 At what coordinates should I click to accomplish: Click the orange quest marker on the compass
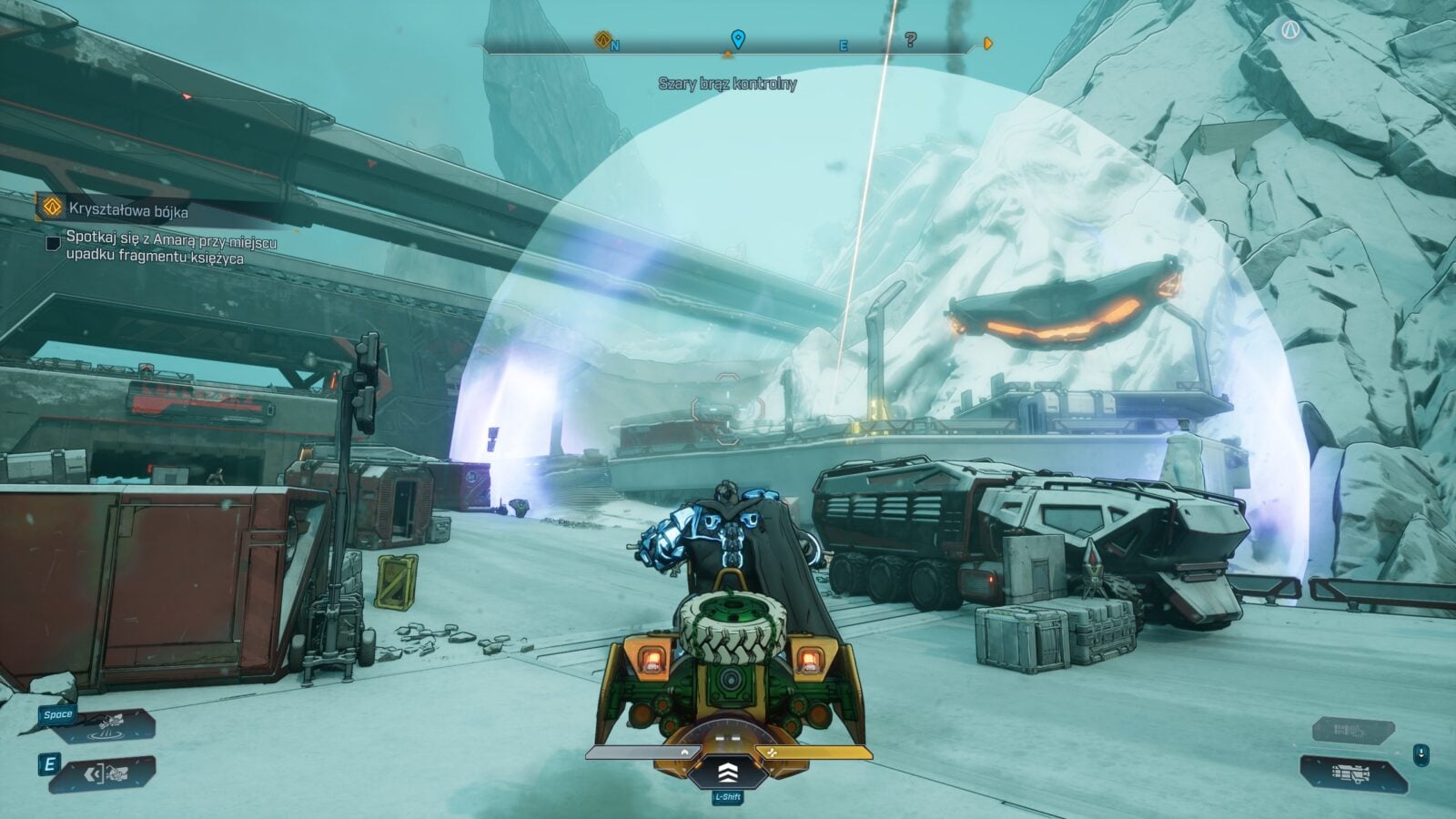[602, 39]
